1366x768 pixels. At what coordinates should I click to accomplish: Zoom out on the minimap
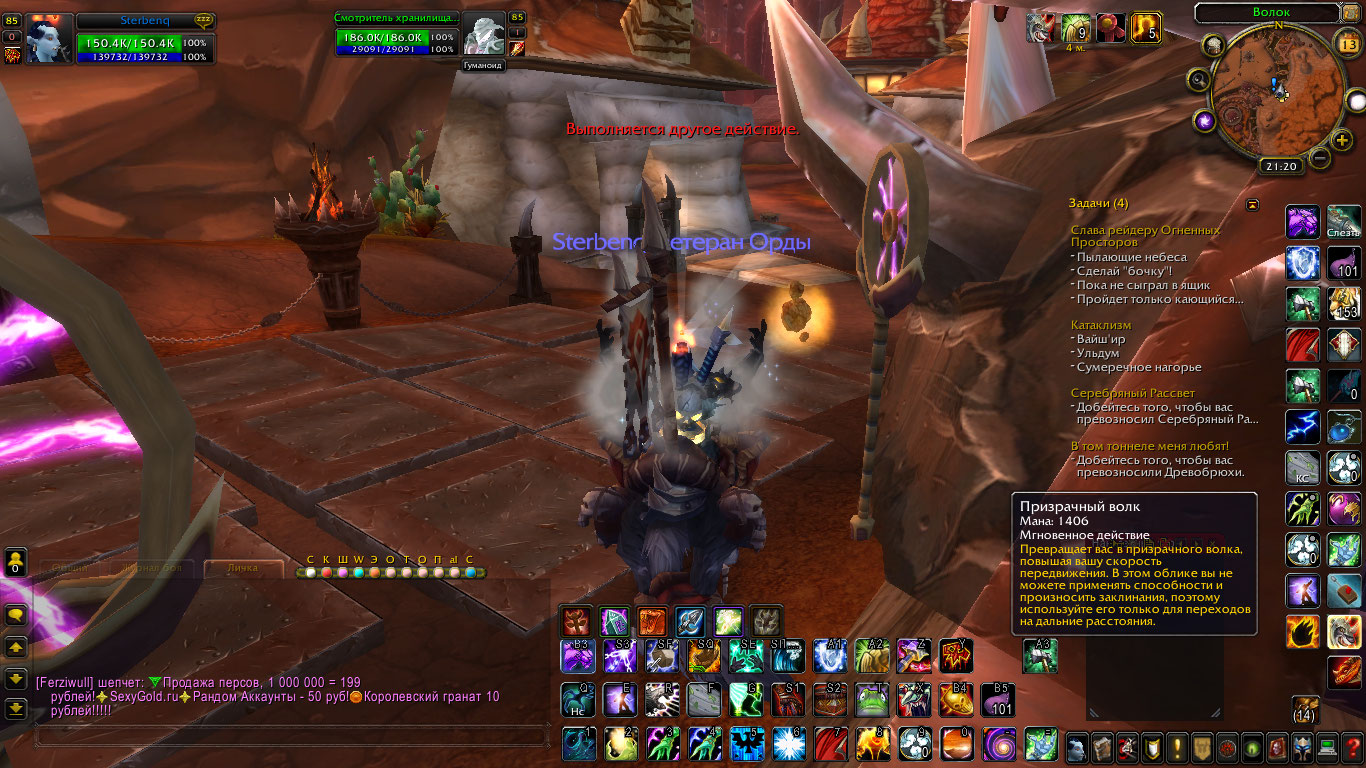click(x=1320, y=158)
